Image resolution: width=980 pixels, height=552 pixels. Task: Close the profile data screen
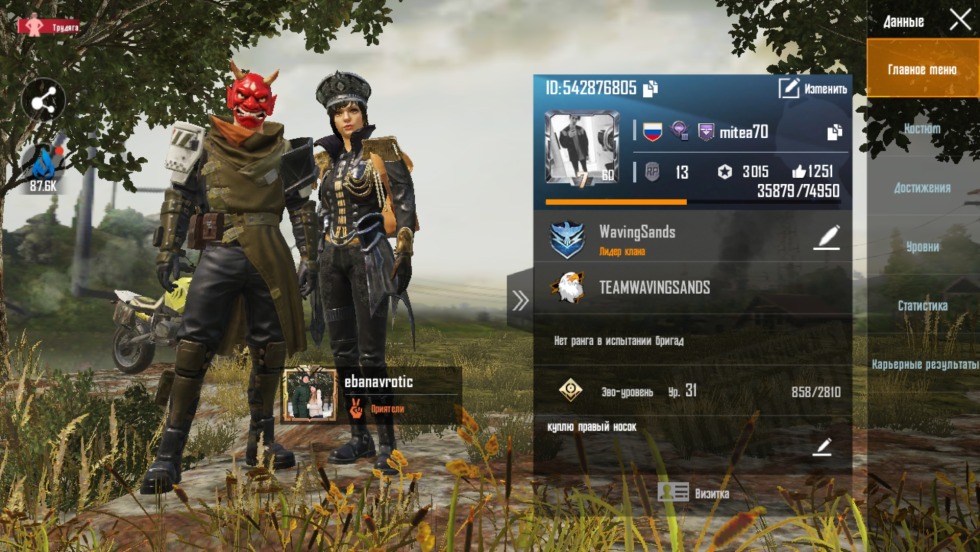pyautogui.click(x=960, y=20)
